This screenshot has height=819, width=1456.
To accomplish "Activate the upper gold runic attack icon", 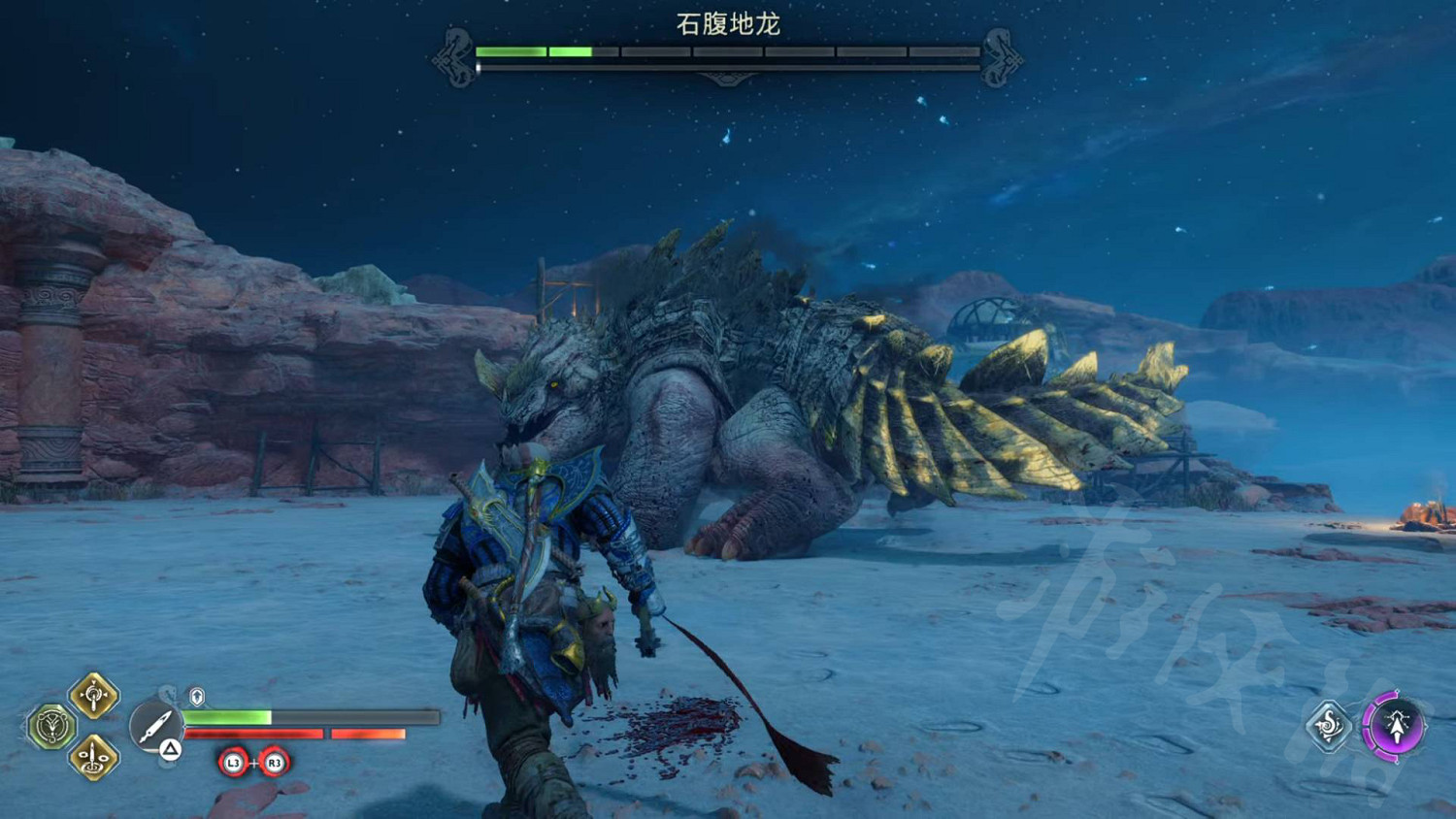I will [93, 695].
